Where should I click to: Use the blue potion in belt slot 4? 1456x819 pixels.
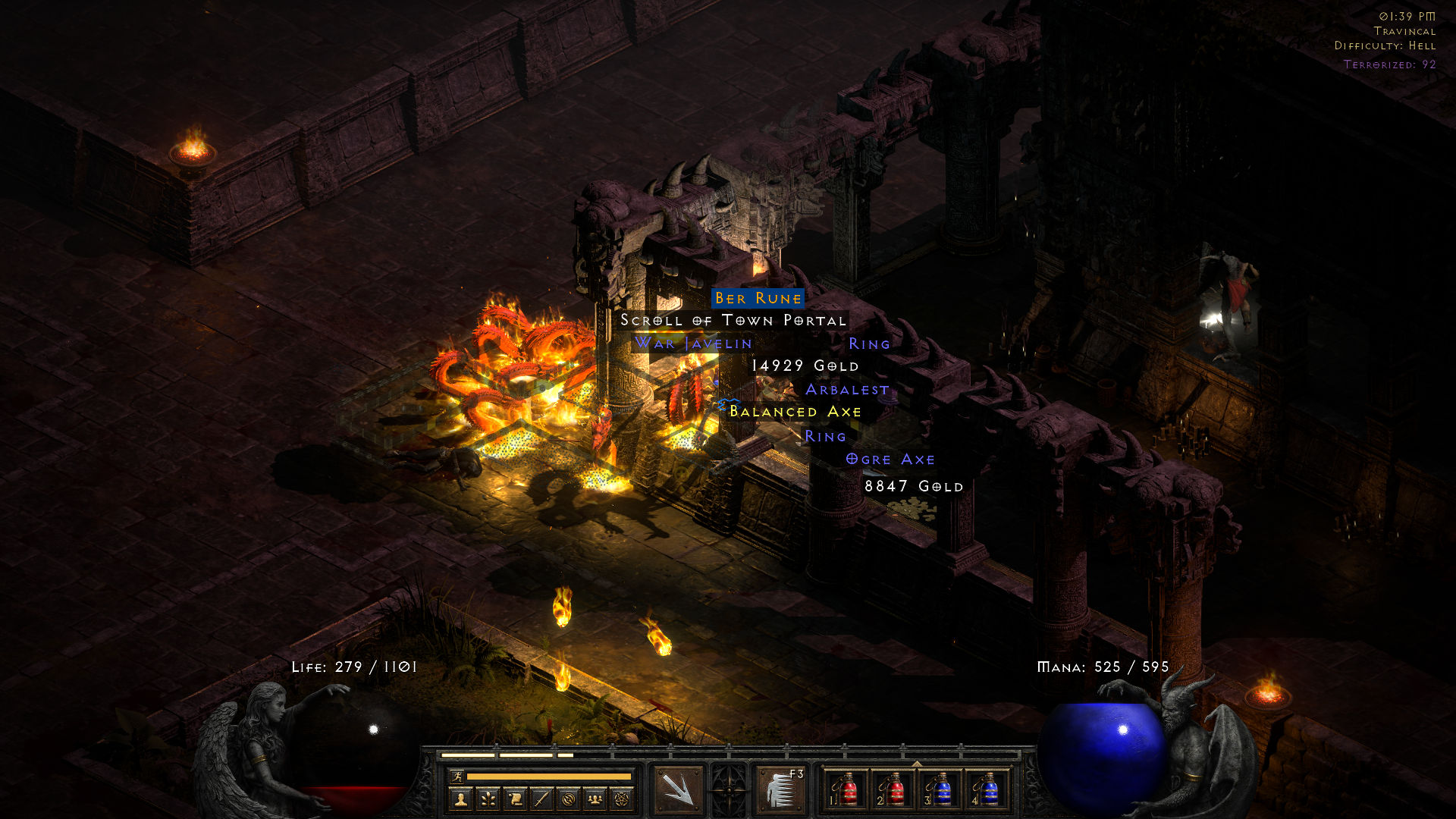click(x=987, y=789)
